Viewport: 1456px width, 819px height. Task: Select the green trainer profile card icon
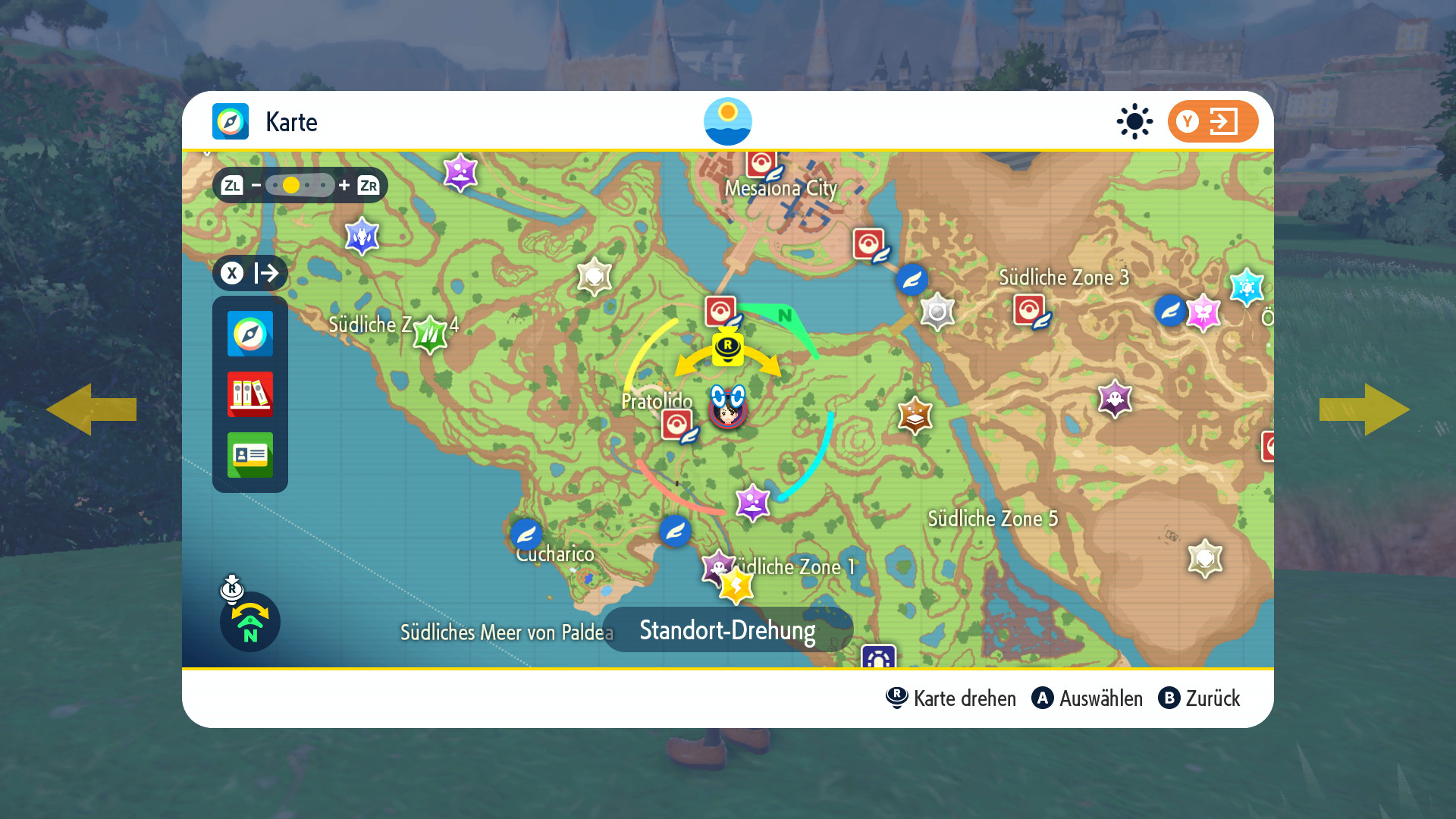pos(250,455)
